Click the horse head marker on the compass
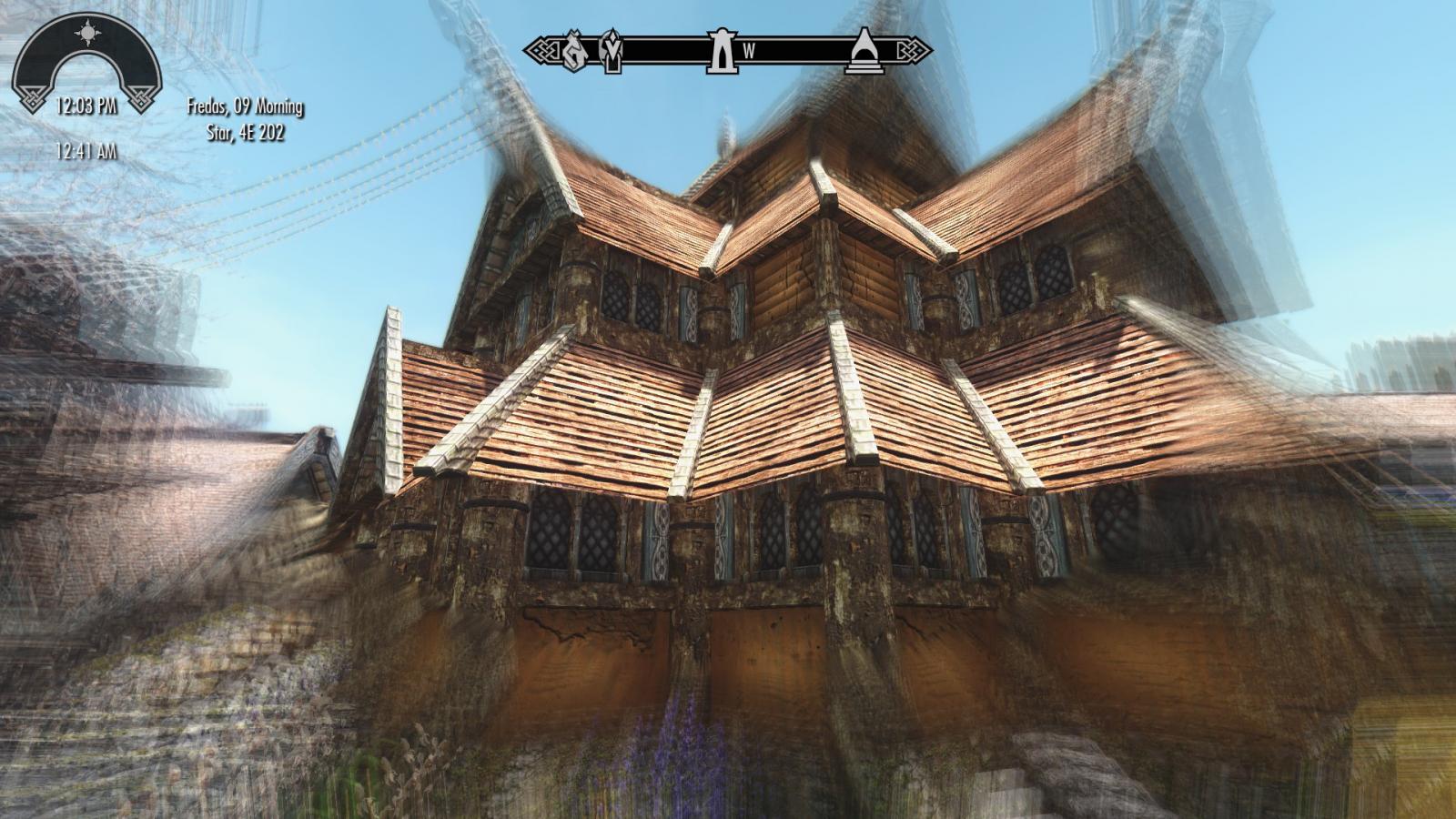 [573, 51]
